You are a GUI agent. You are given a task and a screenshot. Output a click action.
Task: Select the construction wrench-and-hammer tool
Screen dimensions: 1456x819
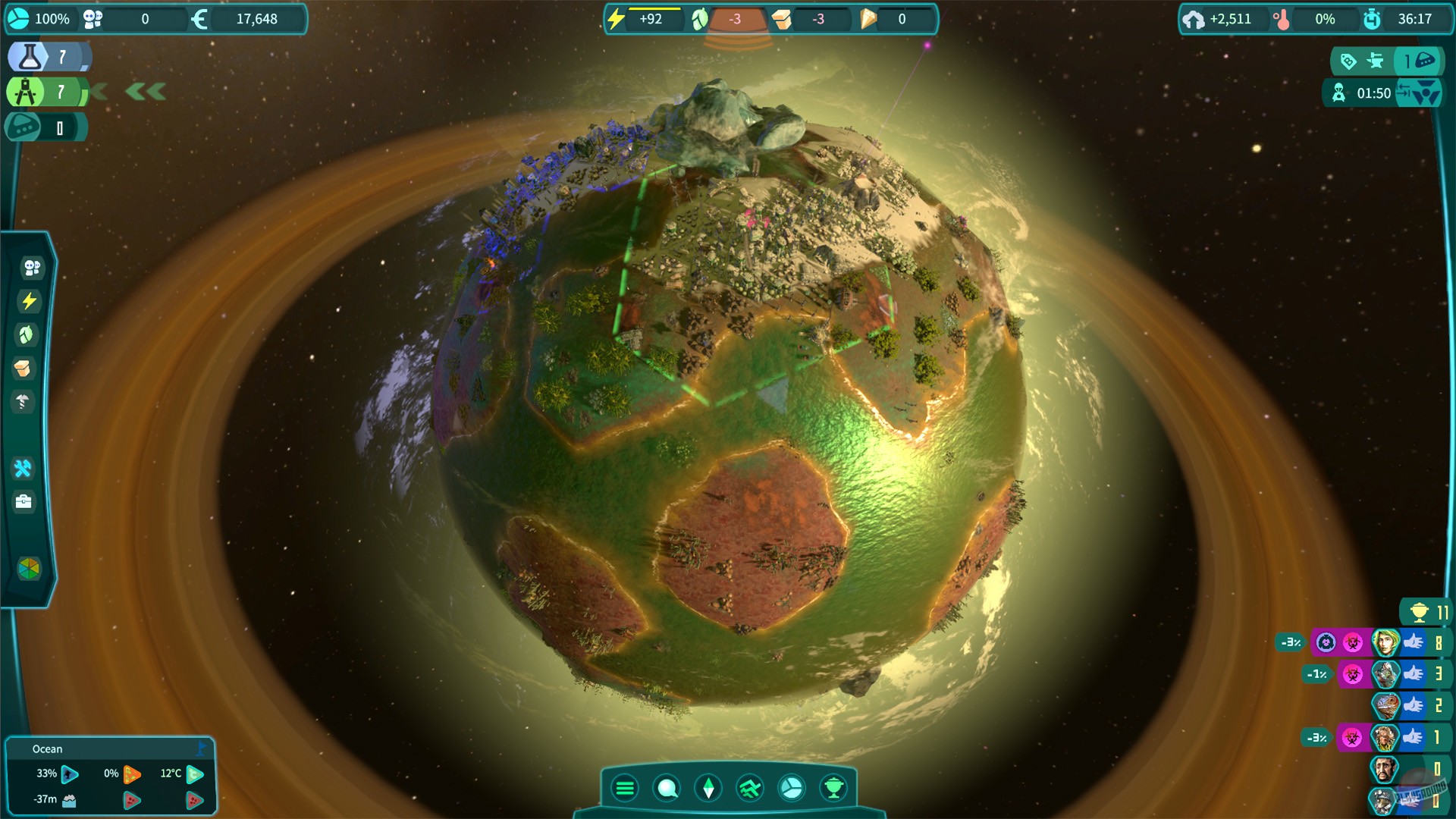(x=24, y=469)
